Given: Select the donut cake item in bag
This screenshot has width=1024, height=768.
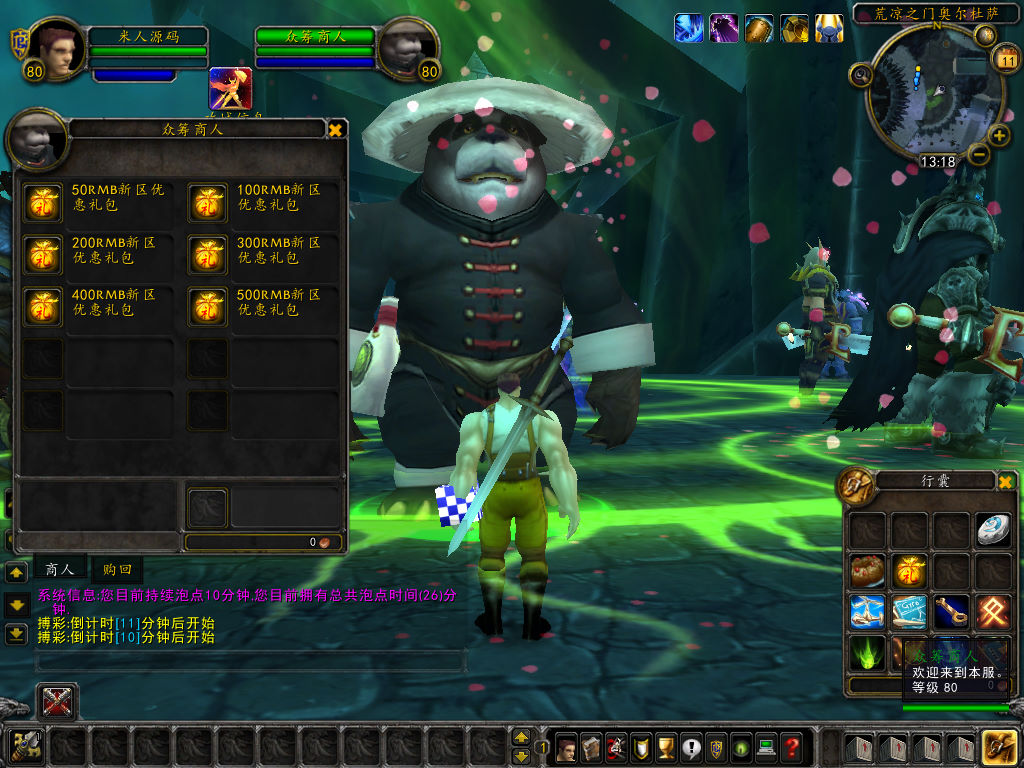Looking at the screenshot, I should (867, 572).
